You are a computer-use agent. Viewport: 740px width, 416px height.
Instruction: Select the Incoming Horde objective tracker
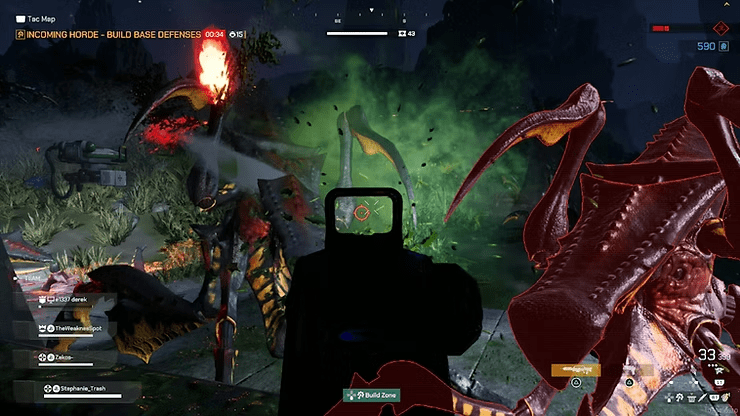click(108, 35)
